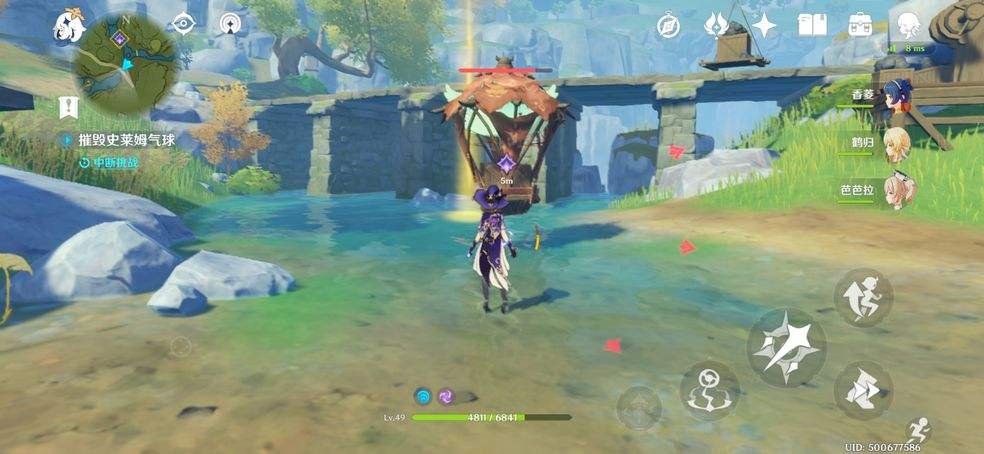Toggle the eye-shaped Elemental Sight icon
984x454 pixels.
pos(183,24)
